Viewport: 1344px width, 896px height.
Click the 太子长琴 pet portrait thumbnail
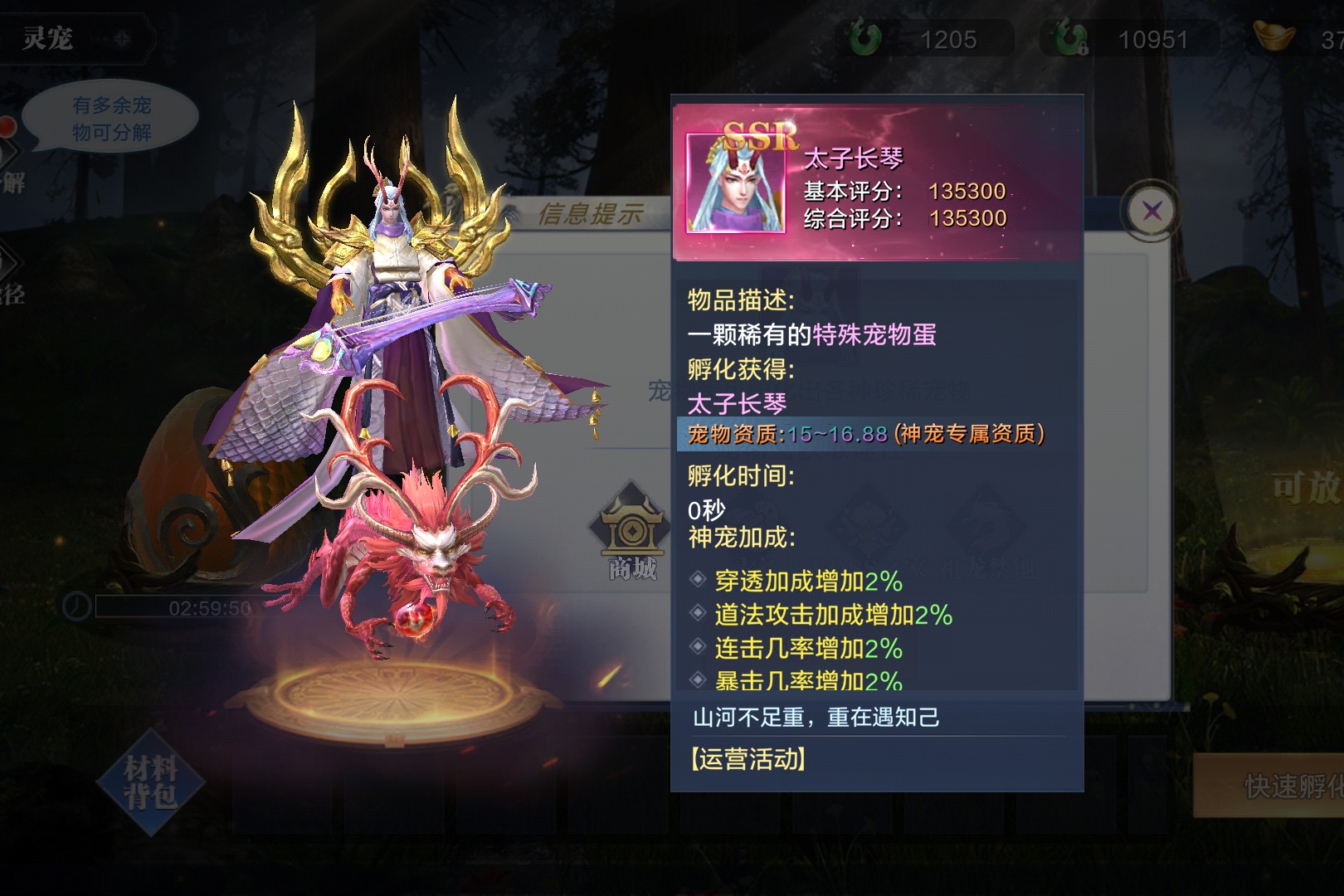[736, 183]
